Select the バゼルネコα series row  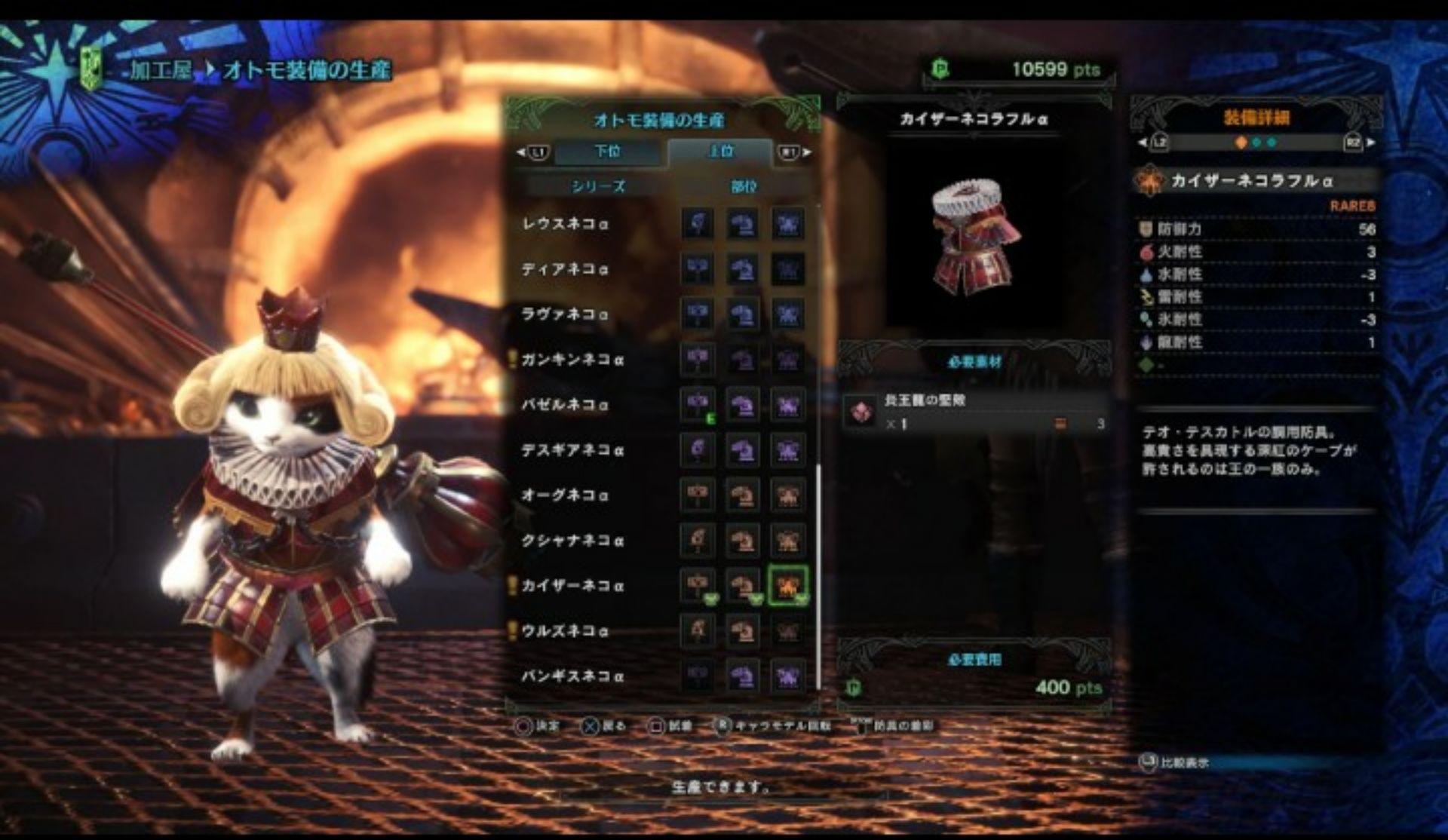(566, 405)
